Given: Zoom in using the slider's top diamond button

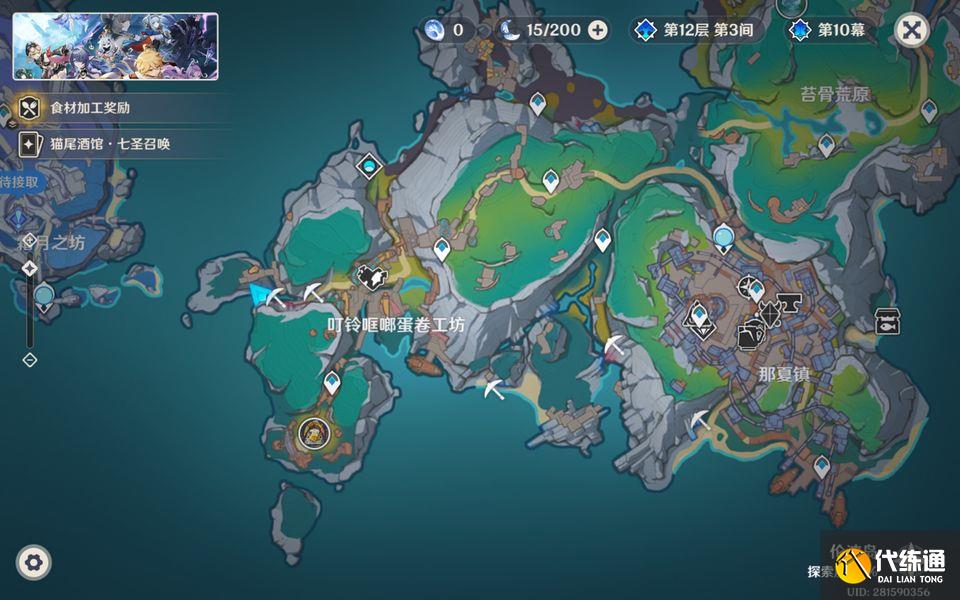Looking at the screenshot, I should pos(30,268).
